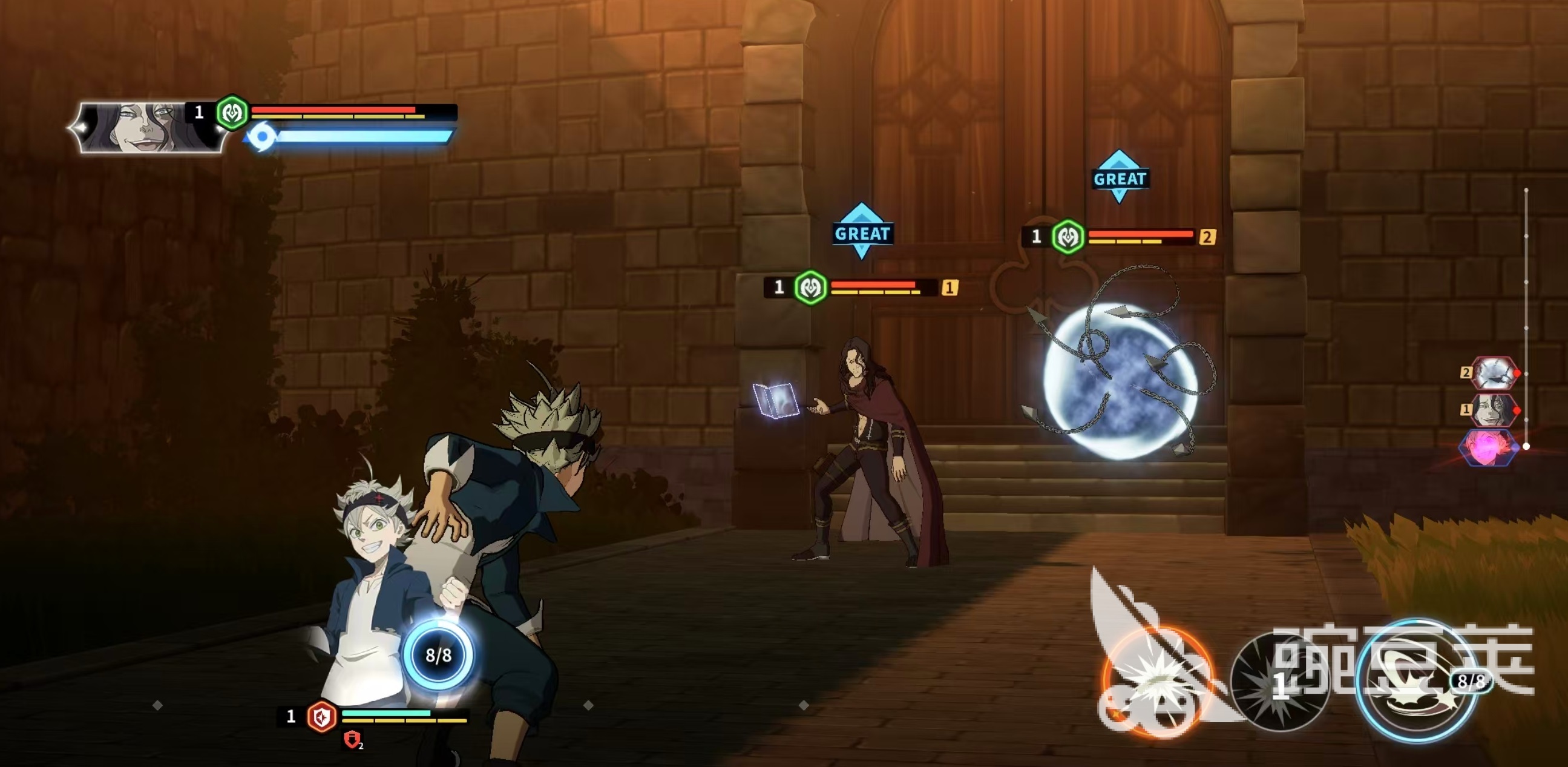Click the enemy boss portrait panel
The image size is (1568, 767).
click(x=147, y=127)
